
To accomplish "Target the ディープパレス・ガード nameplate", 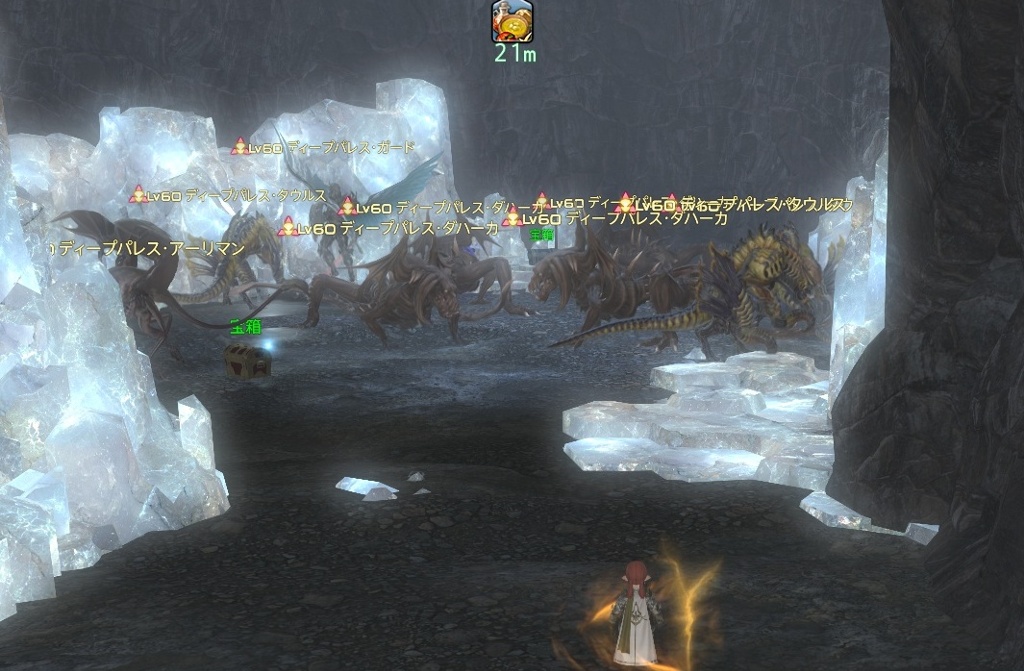I will [323, 148].
